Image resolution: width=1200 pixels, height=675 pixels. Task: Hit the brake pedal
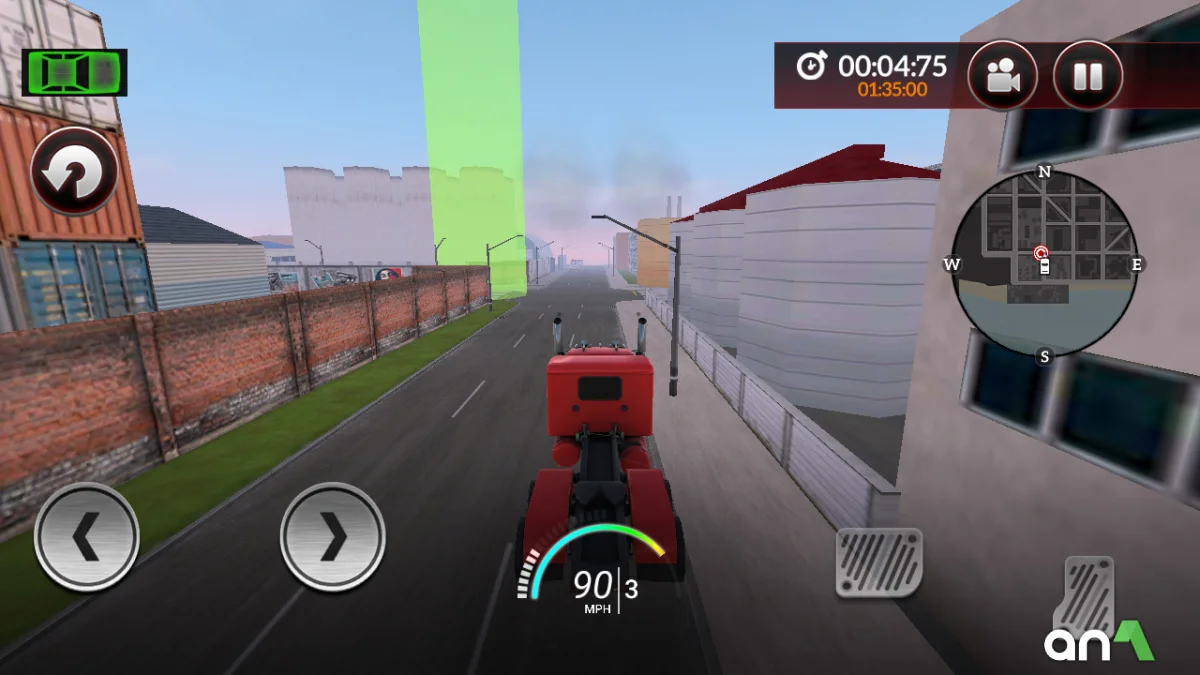click(878, 562)
